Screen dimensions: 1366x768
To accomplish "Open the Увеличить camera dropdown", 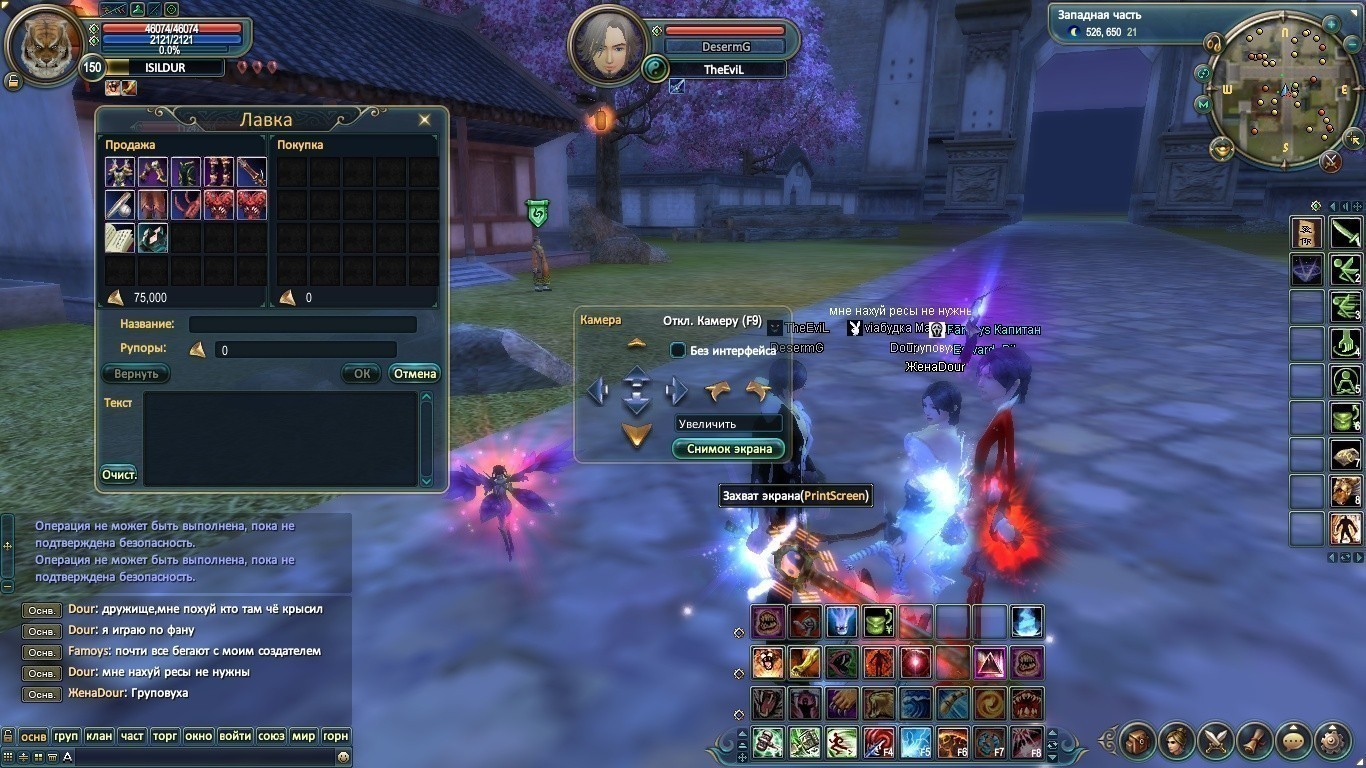I will [728, 424].
